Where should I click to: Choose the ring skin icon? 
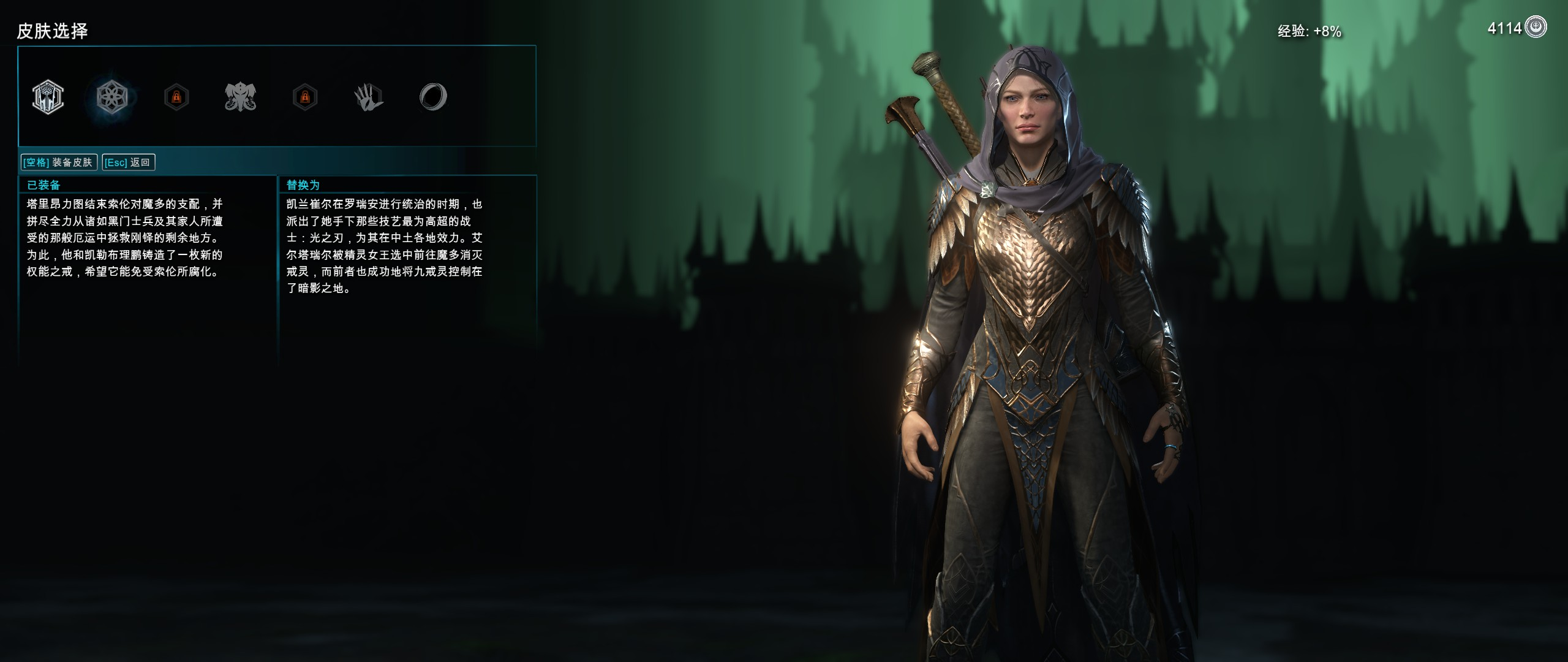pyautogui.click(x=433, y=97)
